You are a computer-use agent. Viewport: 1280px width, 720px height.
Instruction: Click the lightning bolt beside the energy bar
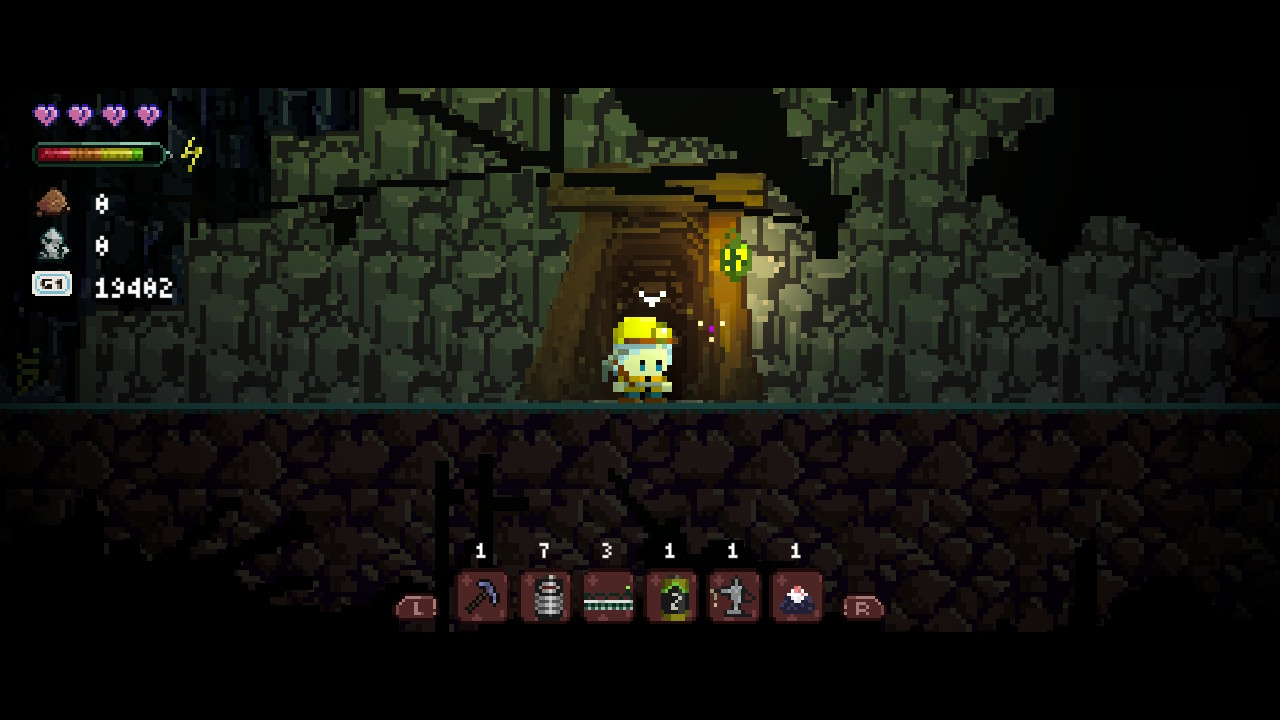pos(189,152)
